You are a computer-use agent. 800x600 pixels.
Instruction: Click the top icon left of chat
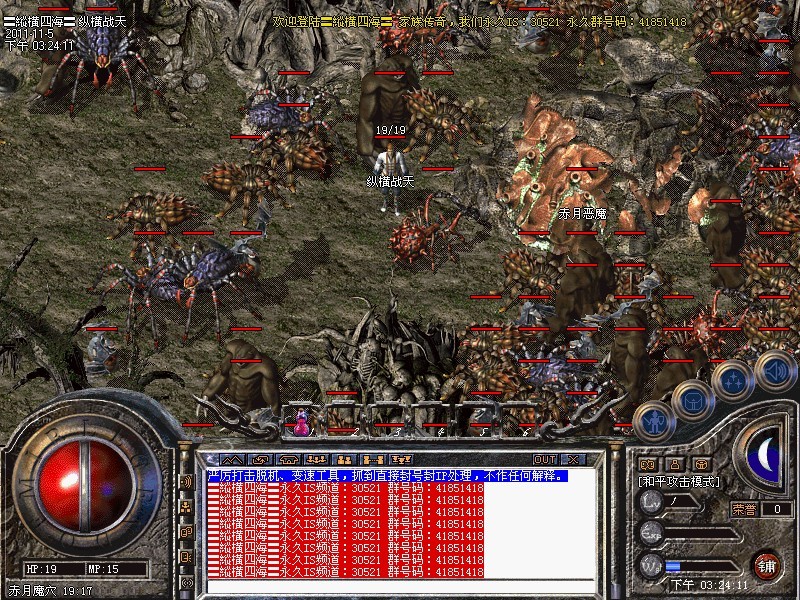tap(187, 480)
